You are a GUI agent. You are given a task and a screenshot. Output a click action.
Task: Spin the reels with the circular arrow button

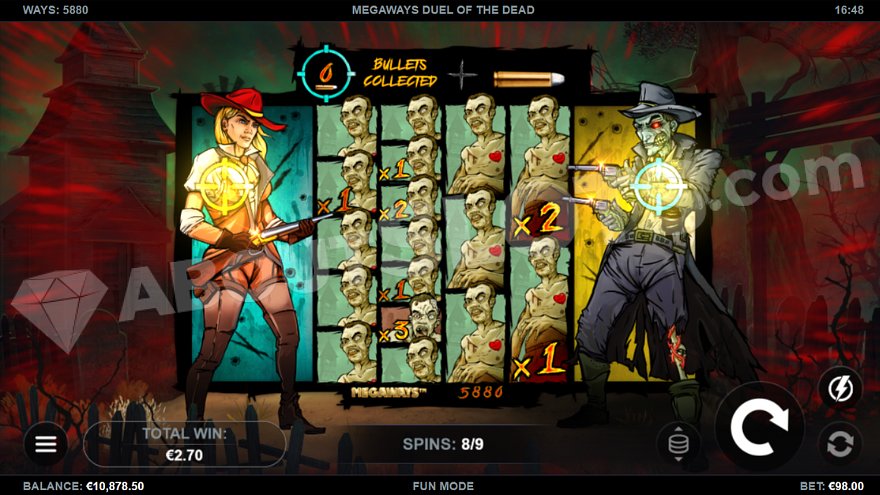click(x=759, y=427)
